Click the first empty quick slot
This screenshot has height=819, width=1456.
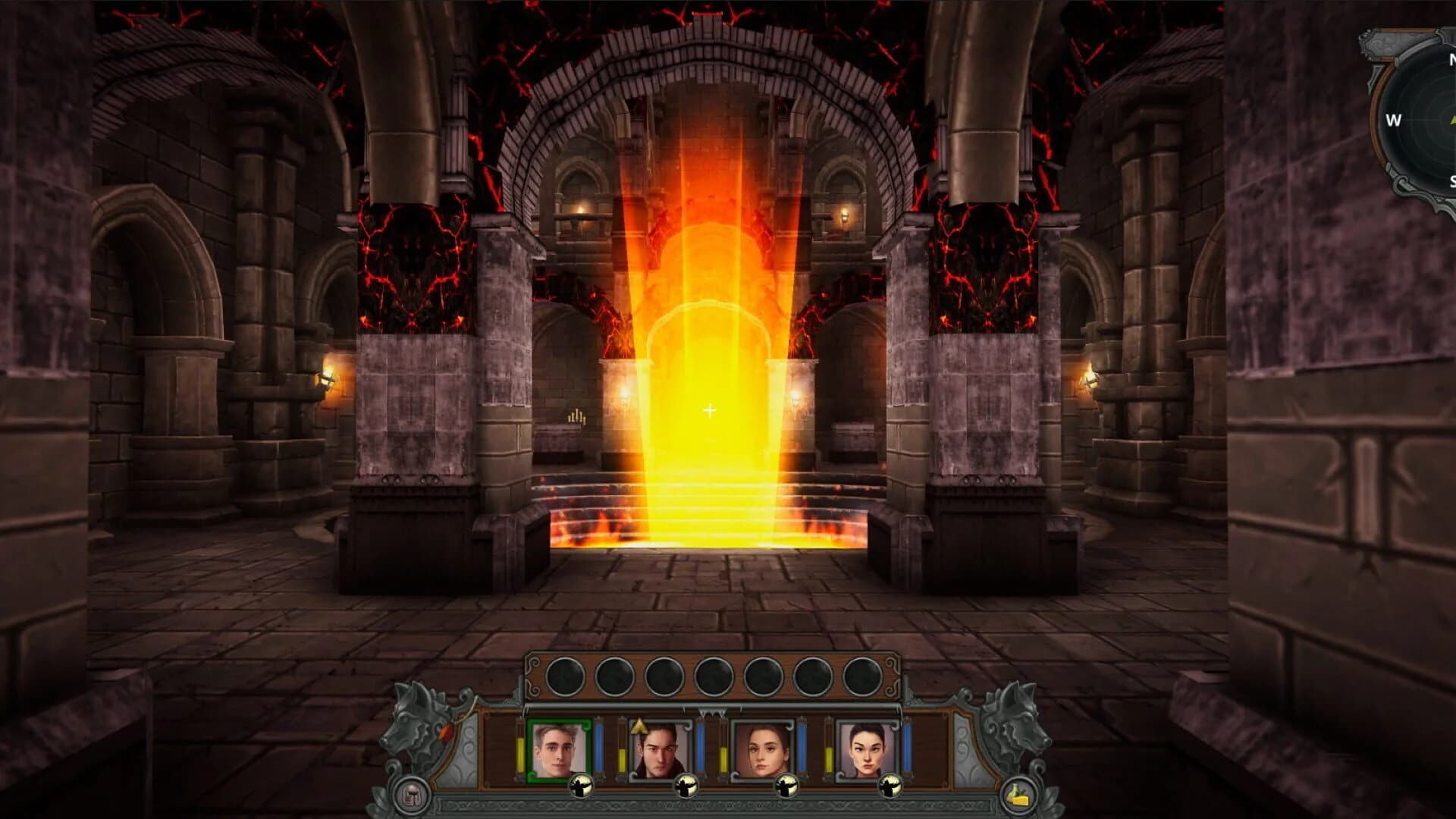(x=564, y=676)
